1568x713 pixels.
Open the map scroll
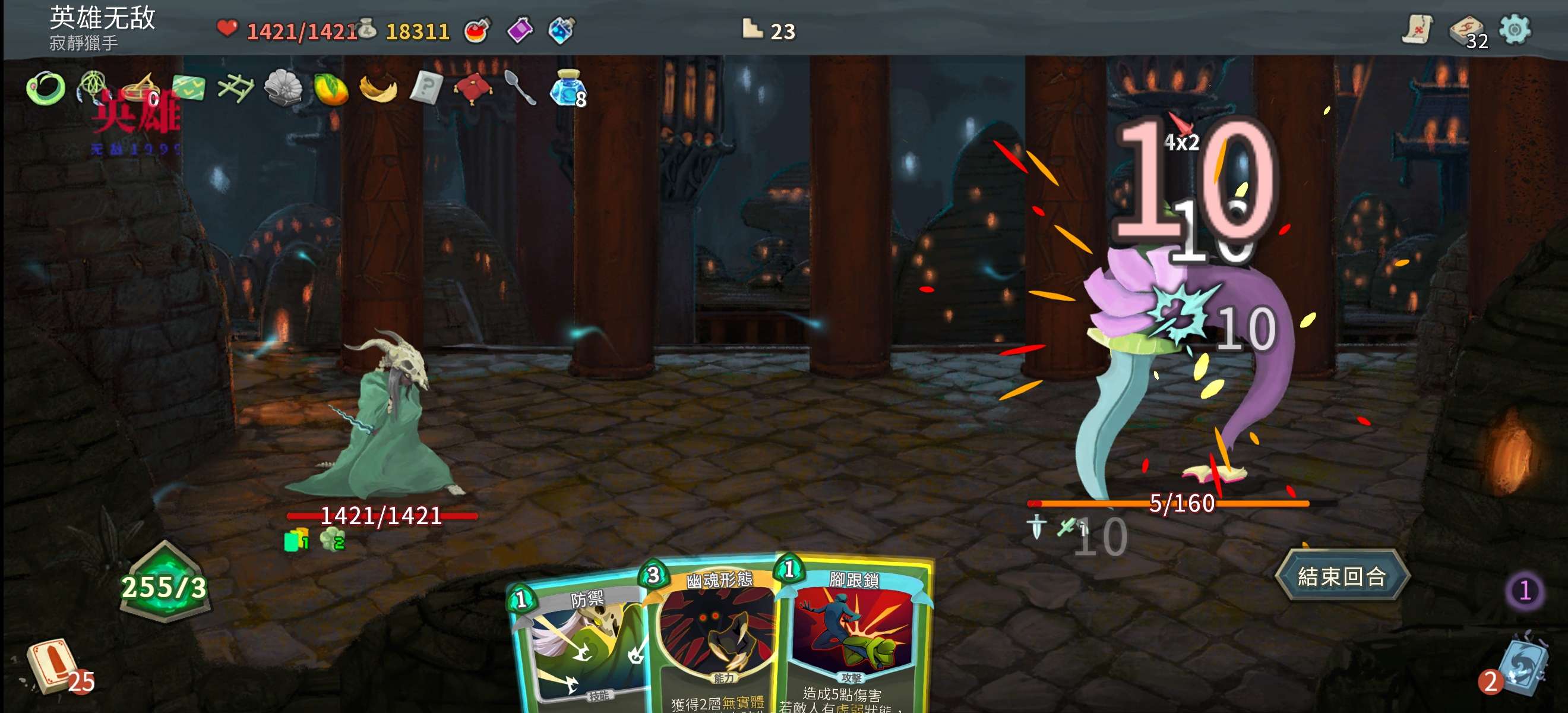click(1417, 29)
